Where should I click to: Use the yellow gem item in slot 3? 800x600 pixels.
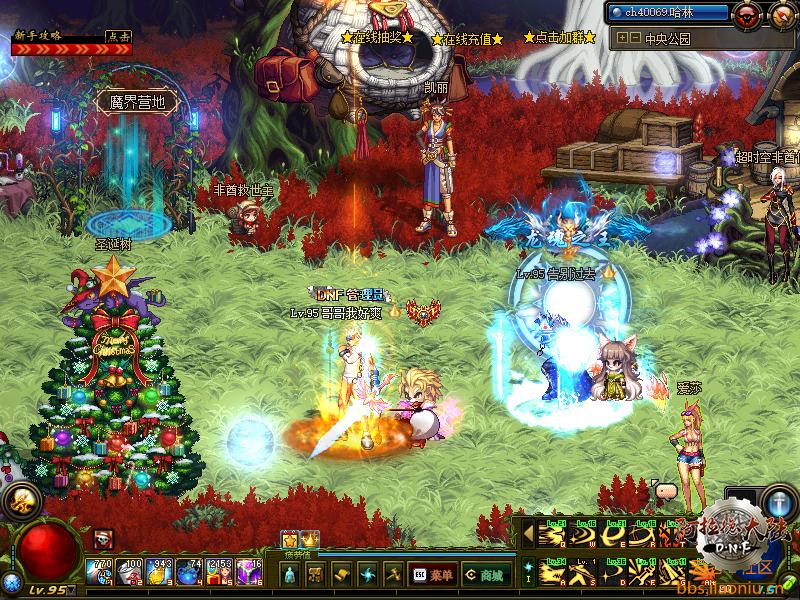[160, 573]
